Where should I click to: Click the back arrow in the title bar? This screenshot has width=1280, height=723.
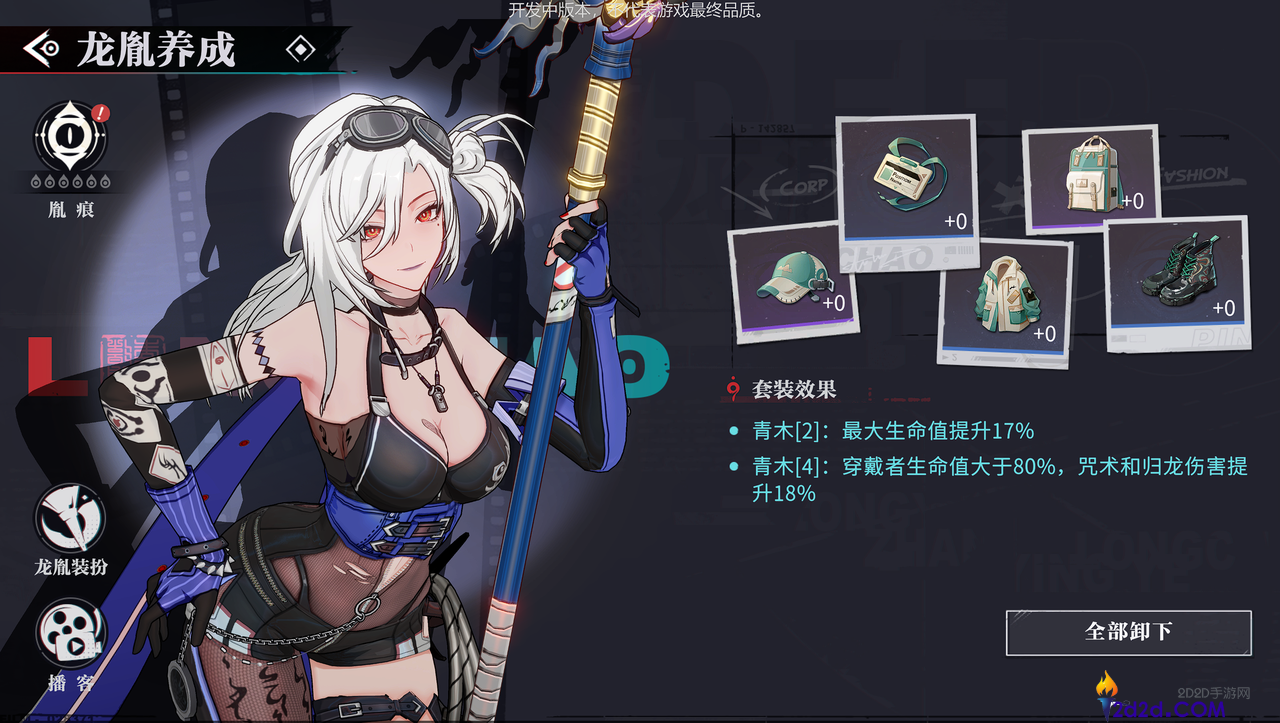point(40,49)
